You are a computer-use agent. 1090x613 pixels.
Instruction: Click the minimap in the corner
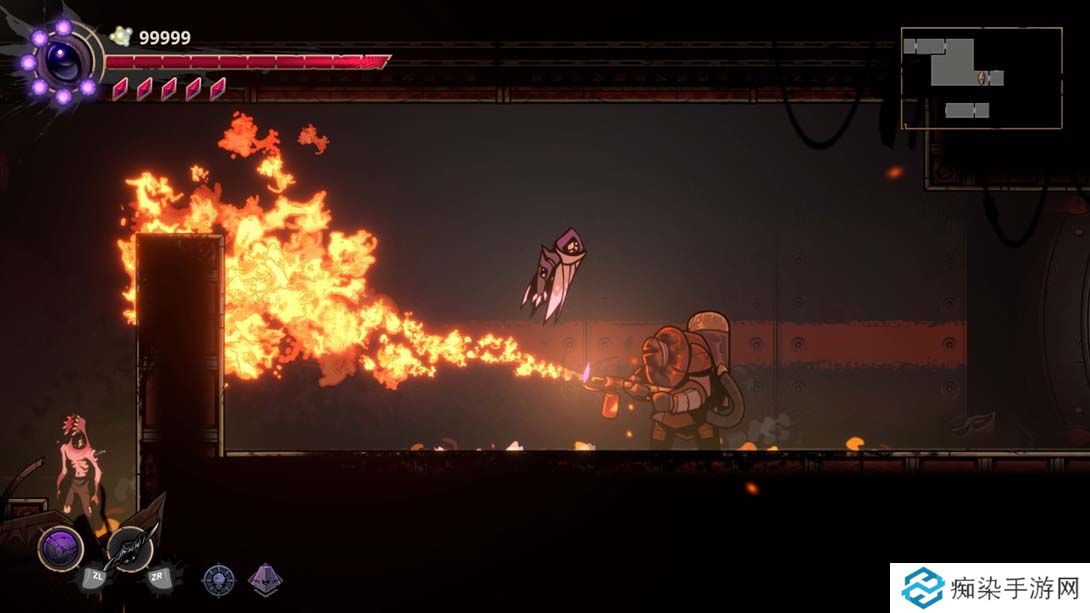tap(981, 78)
